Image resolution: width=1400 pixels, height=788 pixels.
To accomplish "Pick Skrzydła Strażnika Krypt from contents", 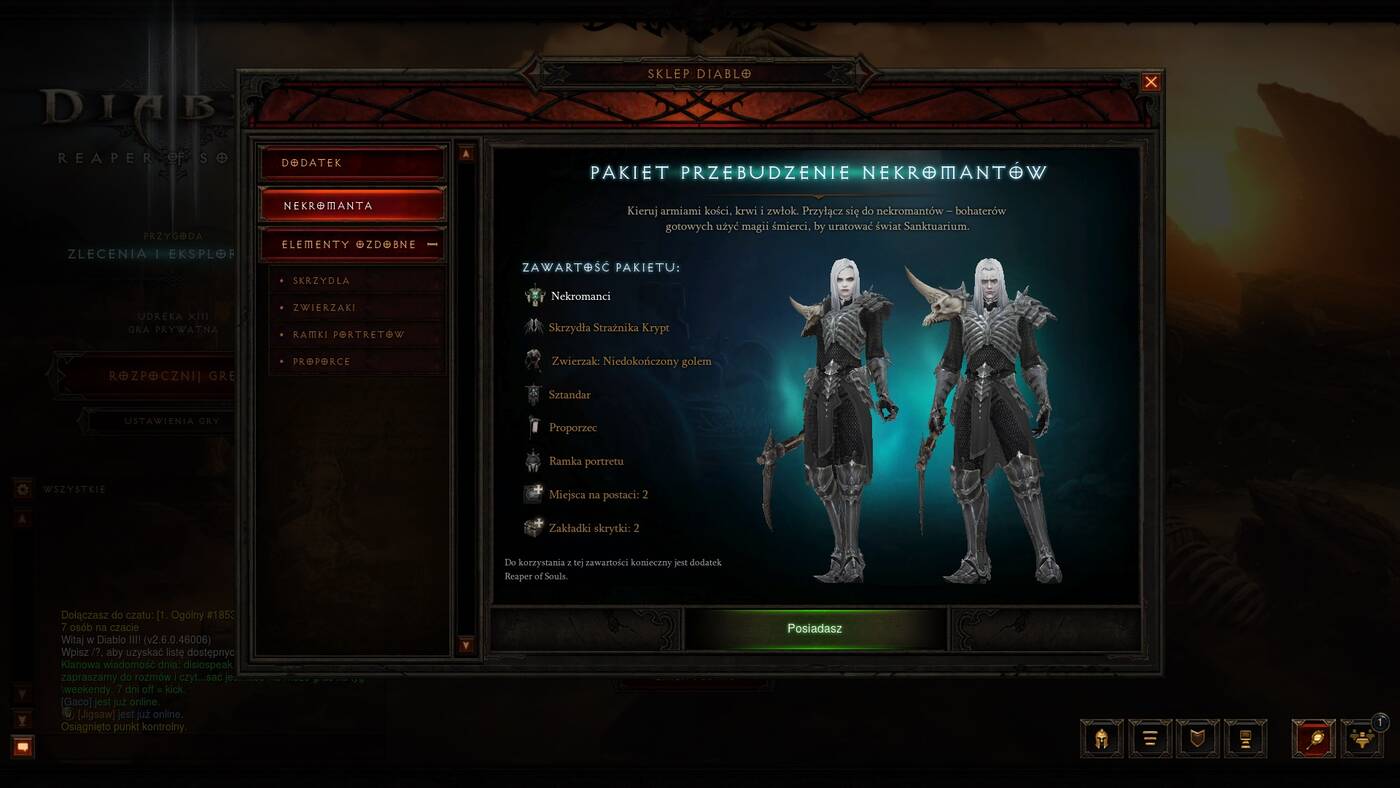I will (x=608, y=328).
